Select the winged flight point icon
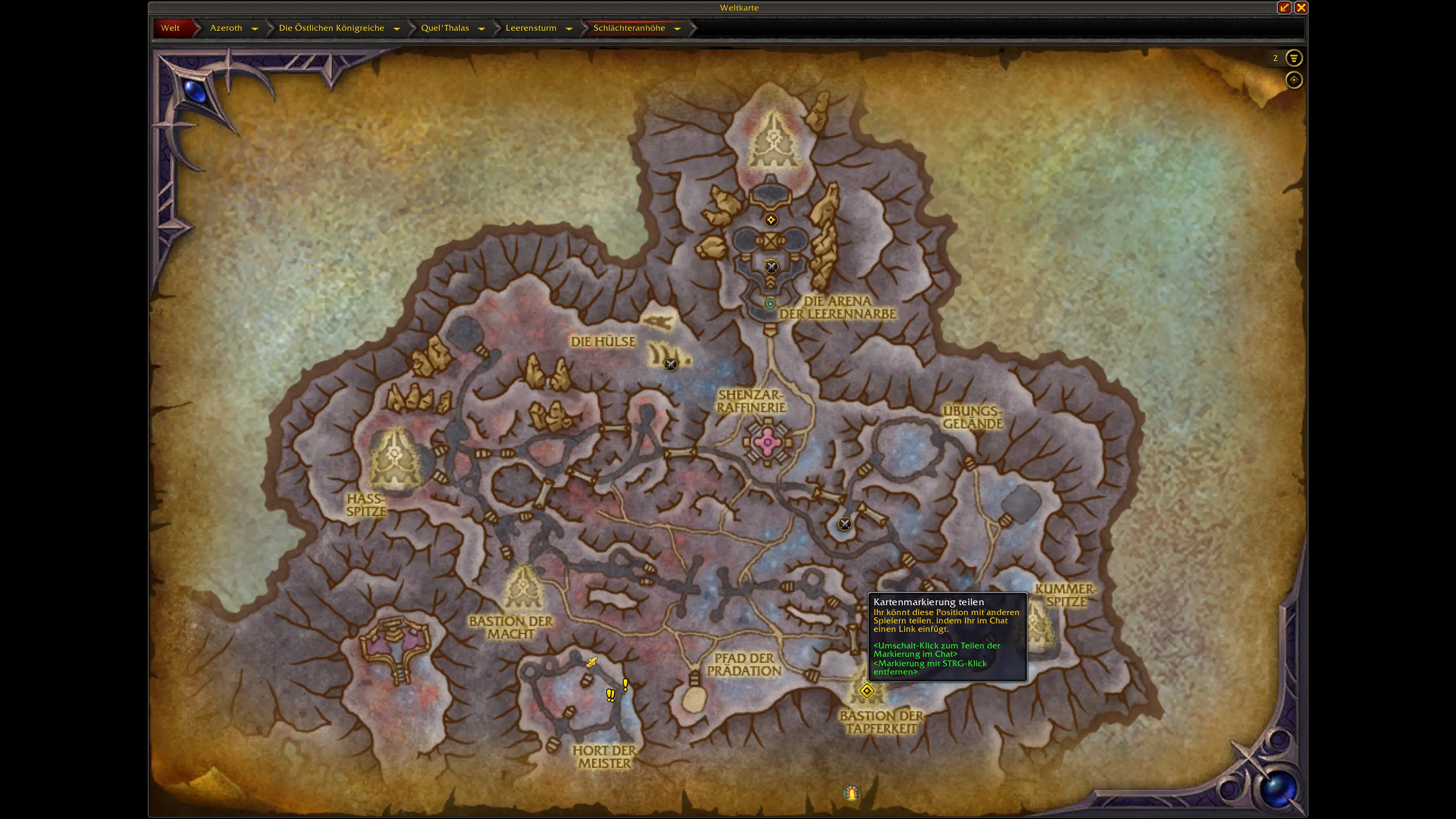 point(591,662)
